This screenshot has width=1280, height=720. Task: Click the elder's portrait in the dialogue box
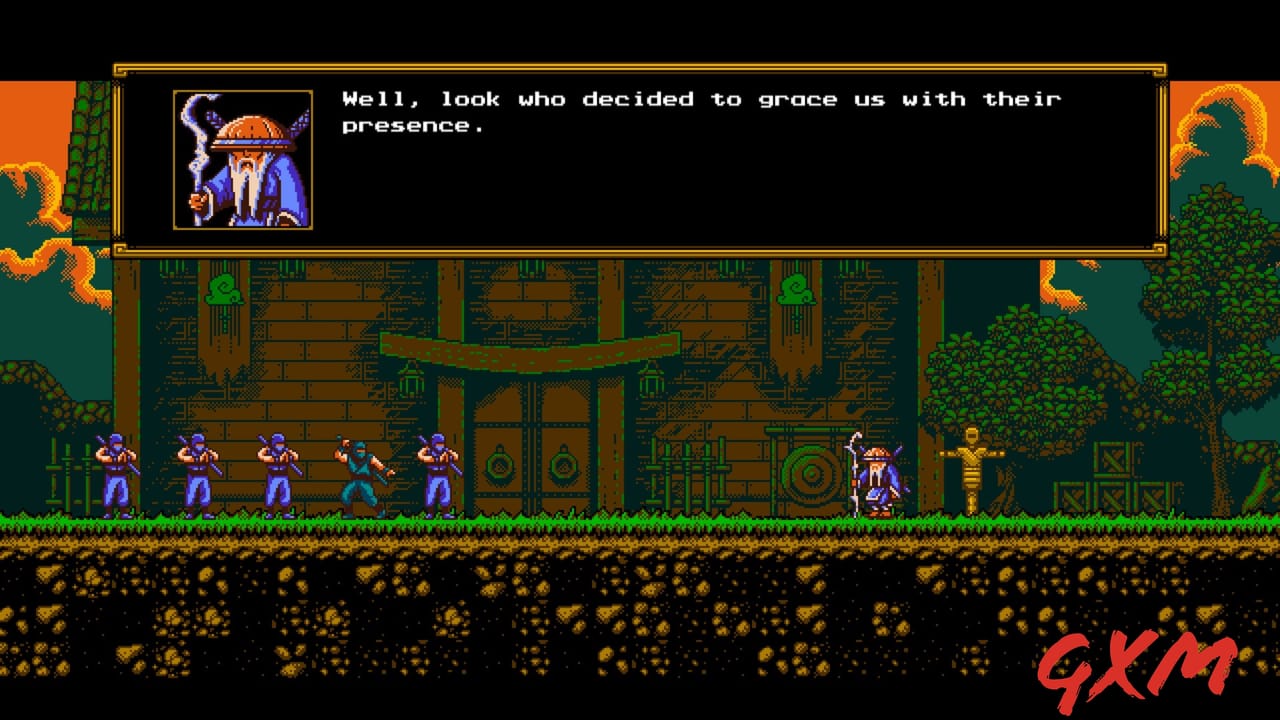[243, 160]
